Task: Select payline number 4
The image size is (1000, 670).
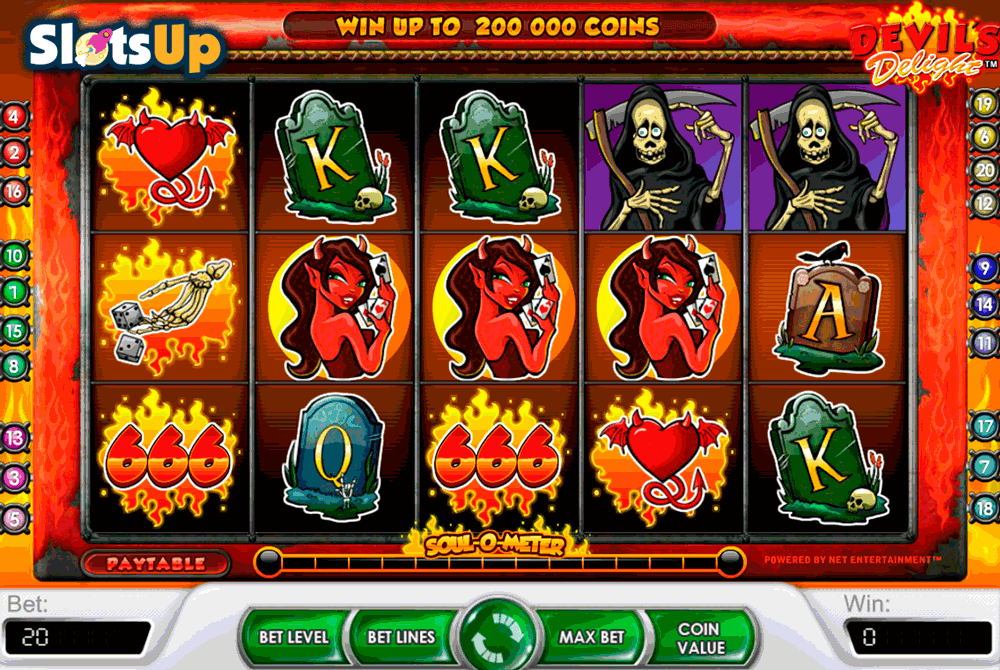Action: tap(14, 116)
